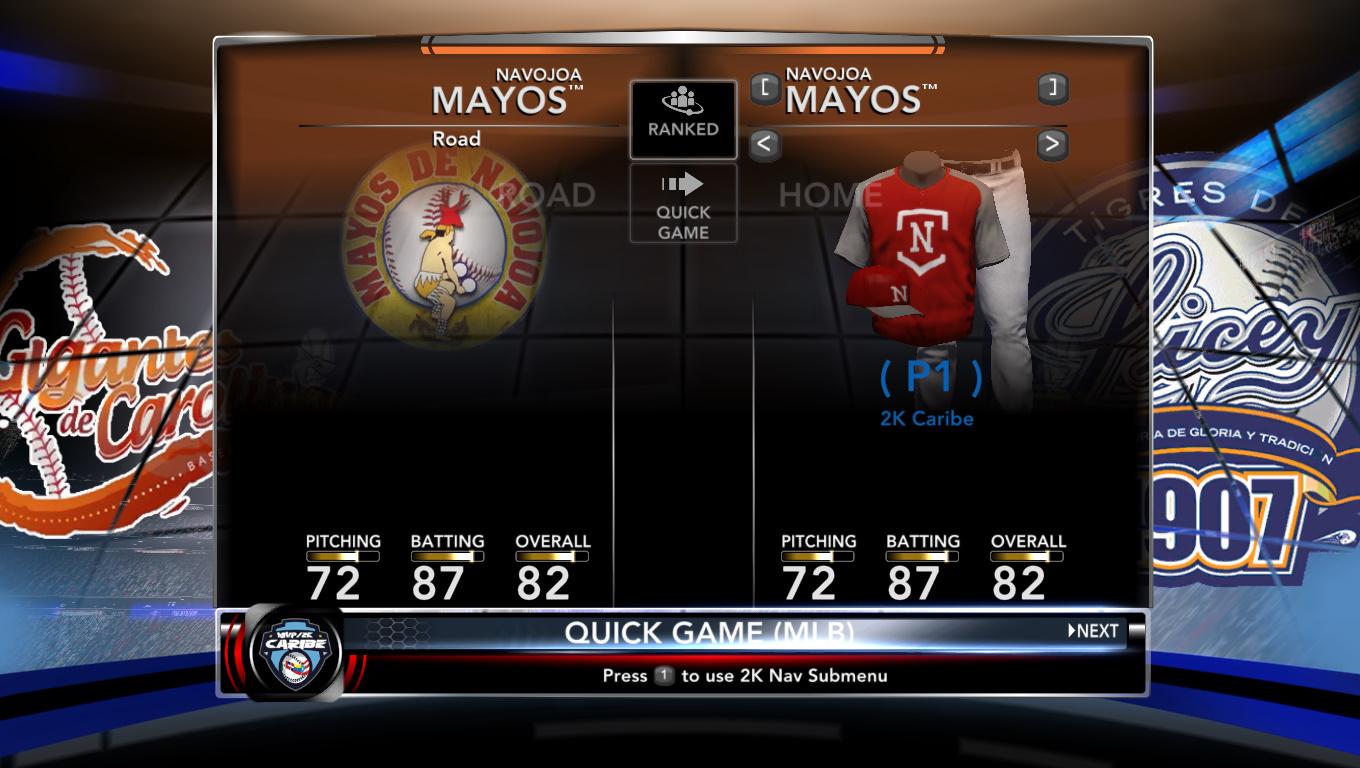Go to the Next screen
Image resolution: width=1360 pixels, height=768 pixels.
(x=1094, y=631)
